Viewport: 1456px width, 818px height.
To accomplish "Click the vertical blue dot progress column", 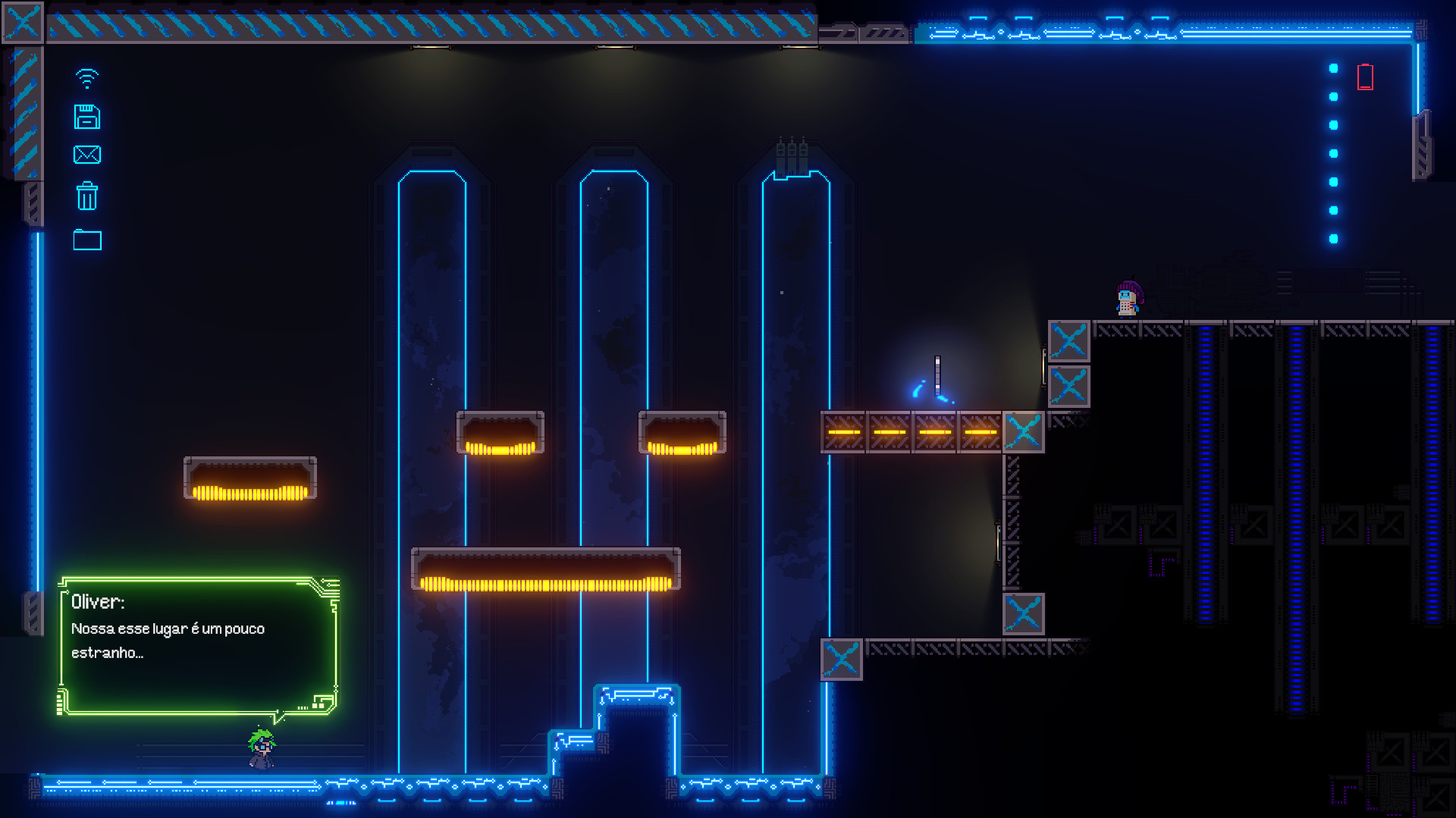I will [x=1332, y=152].
